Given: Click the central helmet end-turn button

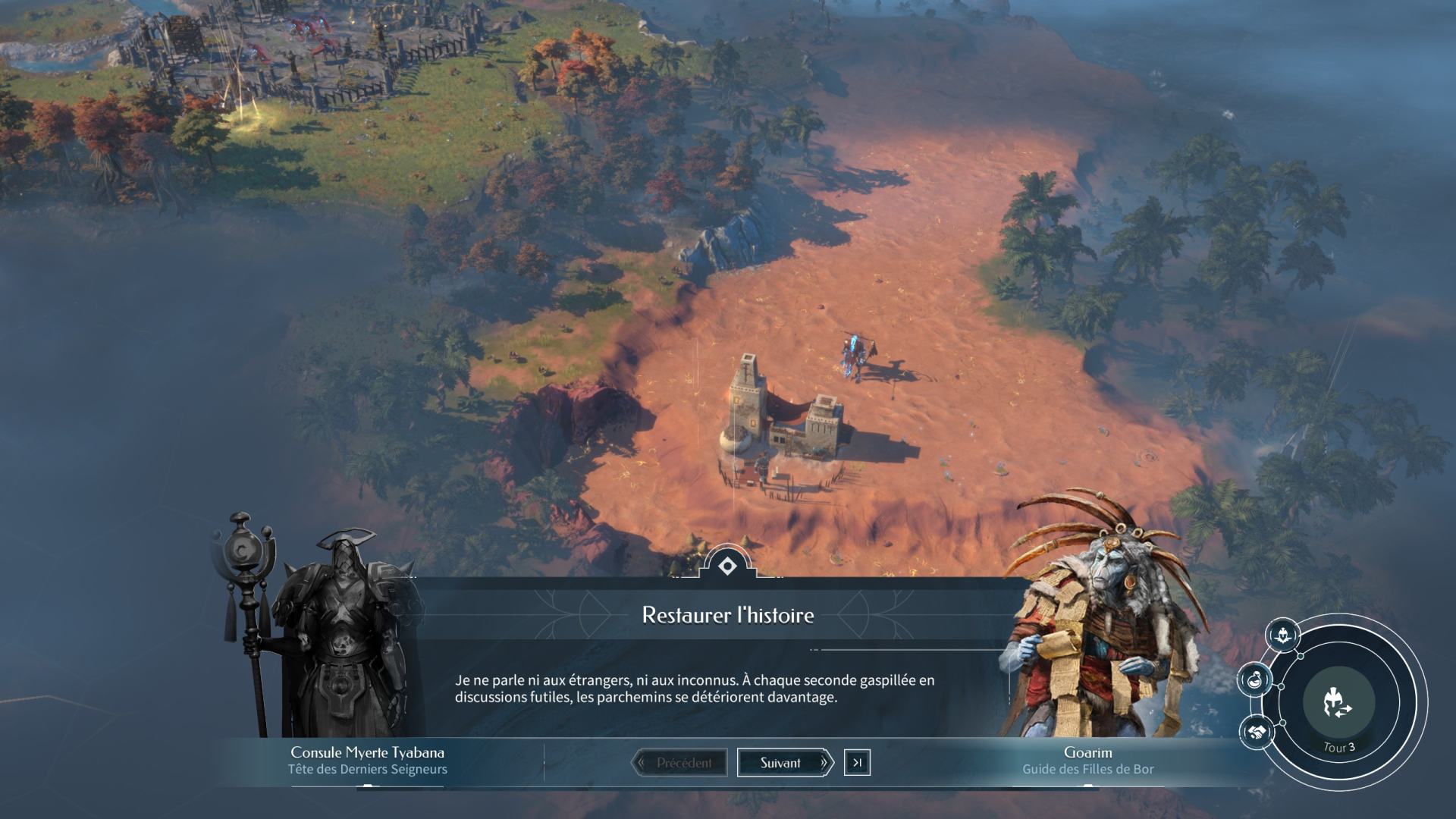Looking at the screenshot, I should tap(1338, 703).
